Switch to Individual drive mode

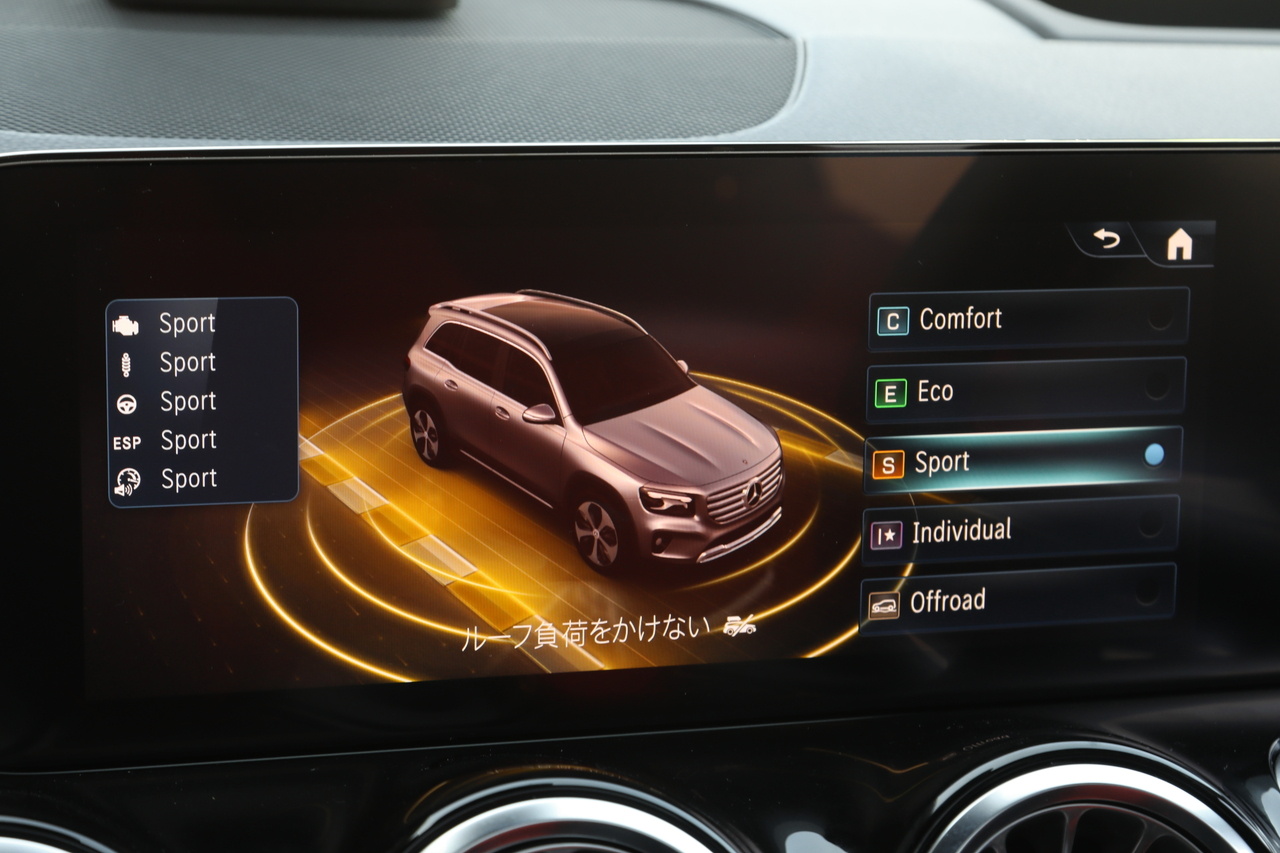(1019, 531)
